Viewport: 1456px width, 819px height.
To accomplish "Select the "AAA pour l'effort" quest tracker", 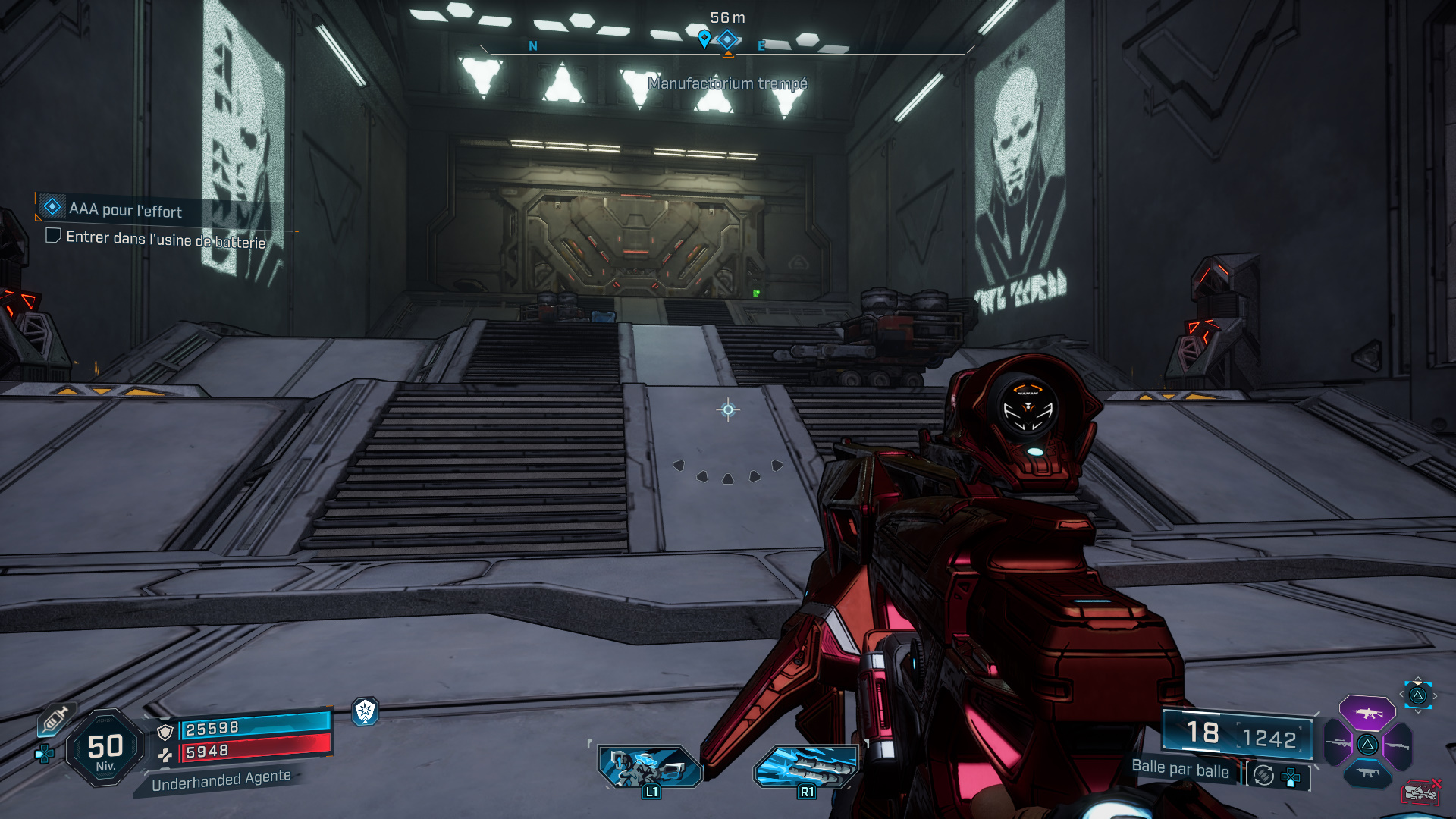I will pos(125,209).
